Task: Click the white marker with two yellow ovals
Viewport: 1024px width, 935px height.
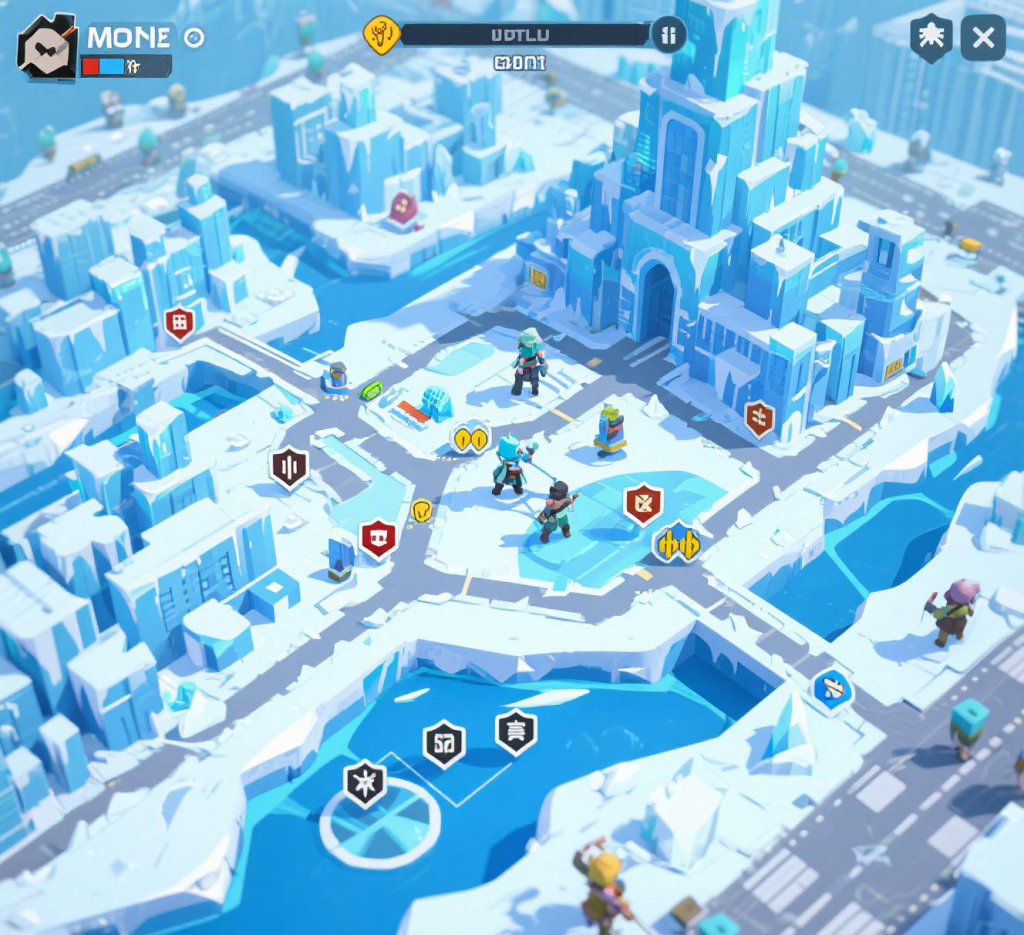Action: pyautogui.click(x=470, y=437)
